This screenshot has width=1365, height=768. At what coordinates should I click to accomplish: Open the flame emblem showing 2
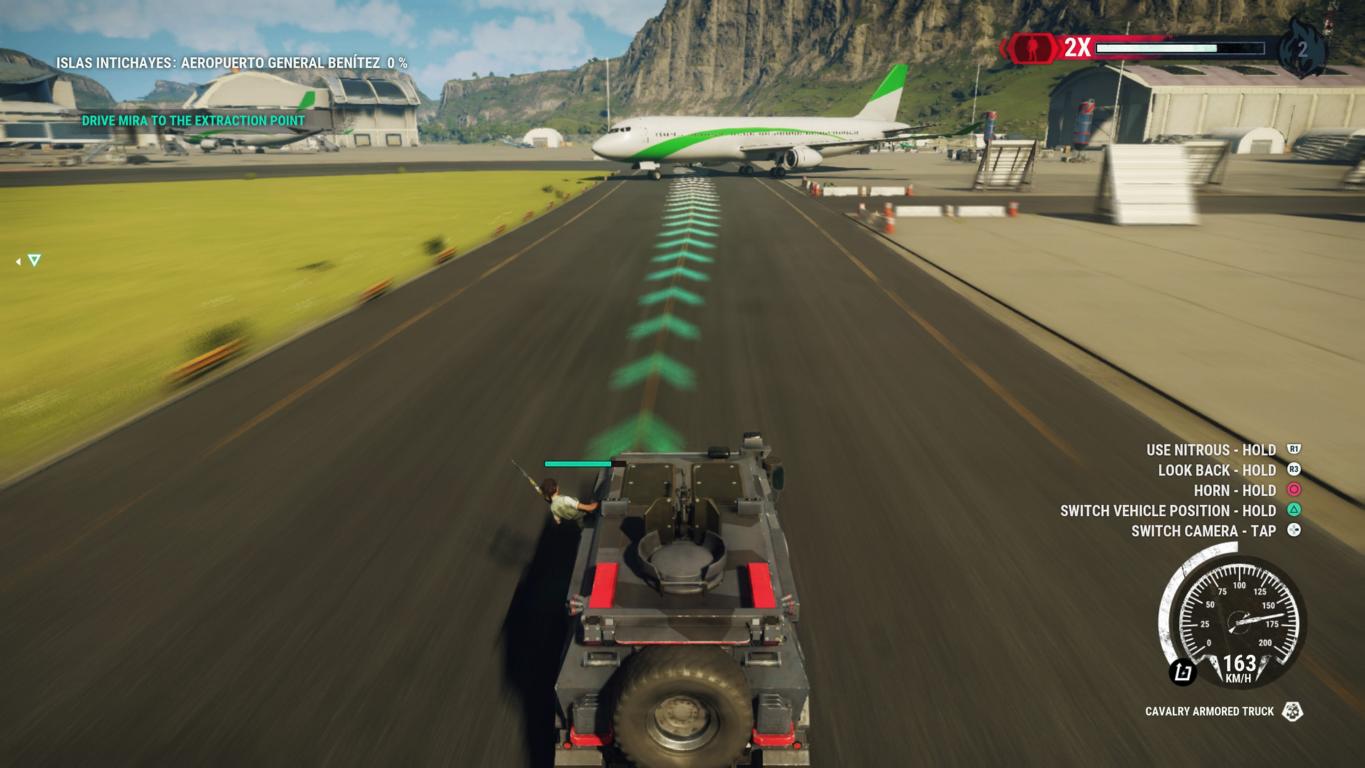coord(1302,48)
